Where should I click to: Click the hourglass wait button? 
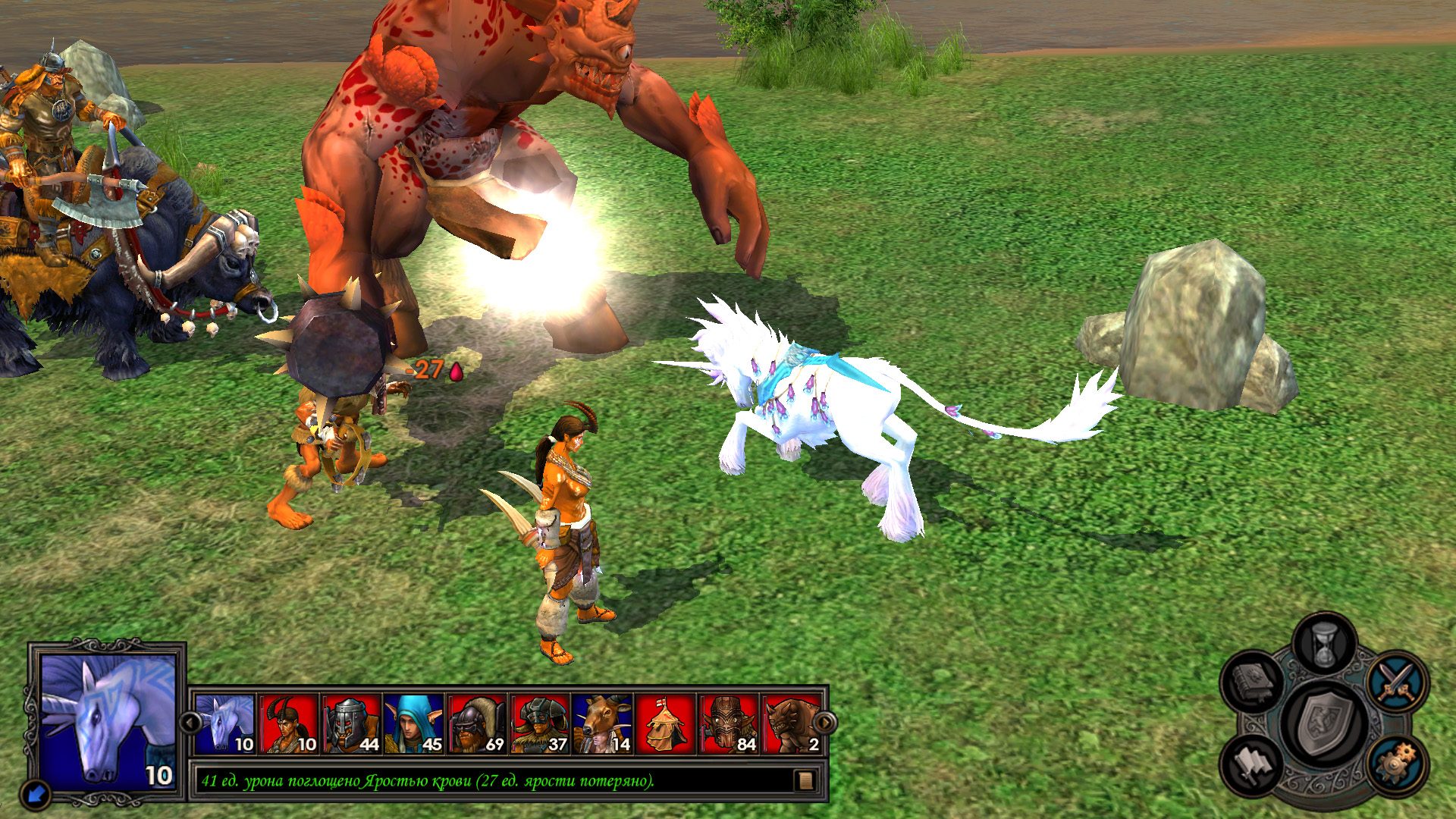click(x=1324, y=645)
